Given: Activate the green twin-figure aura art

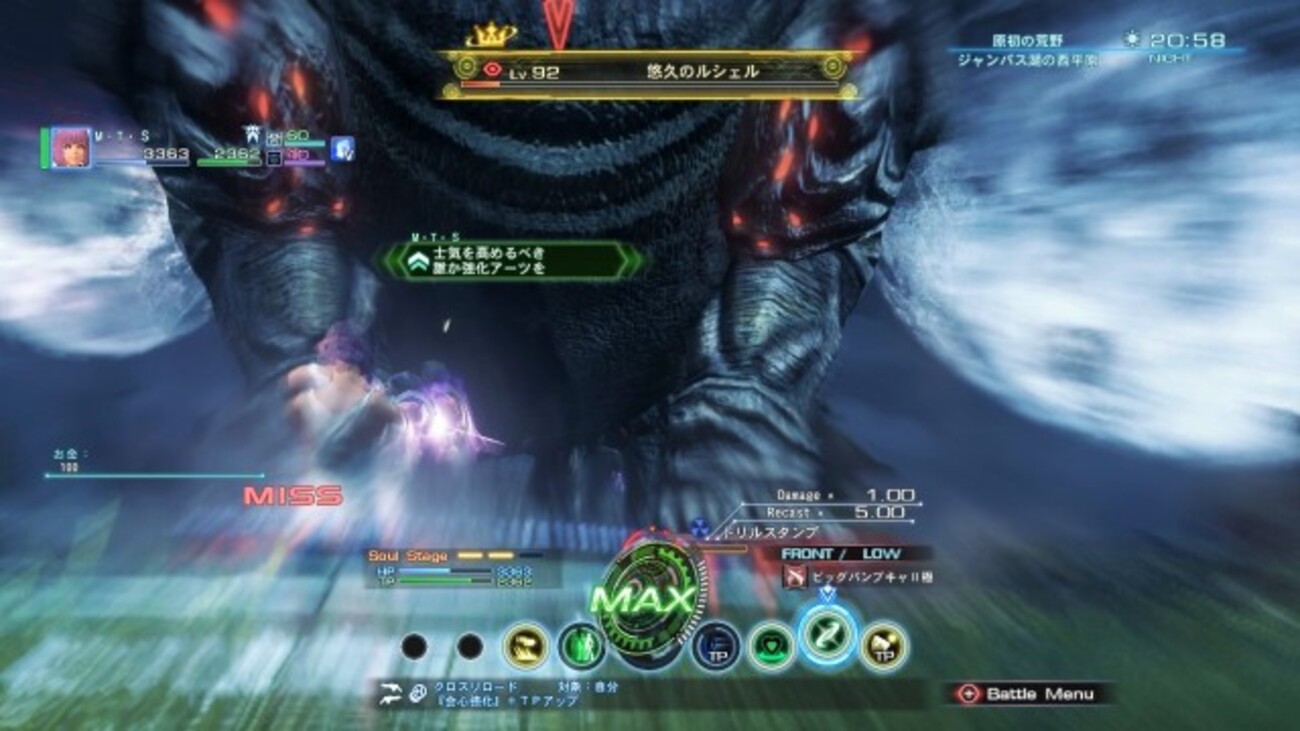Looking at the screenshot, I should (x=581, y=646).
